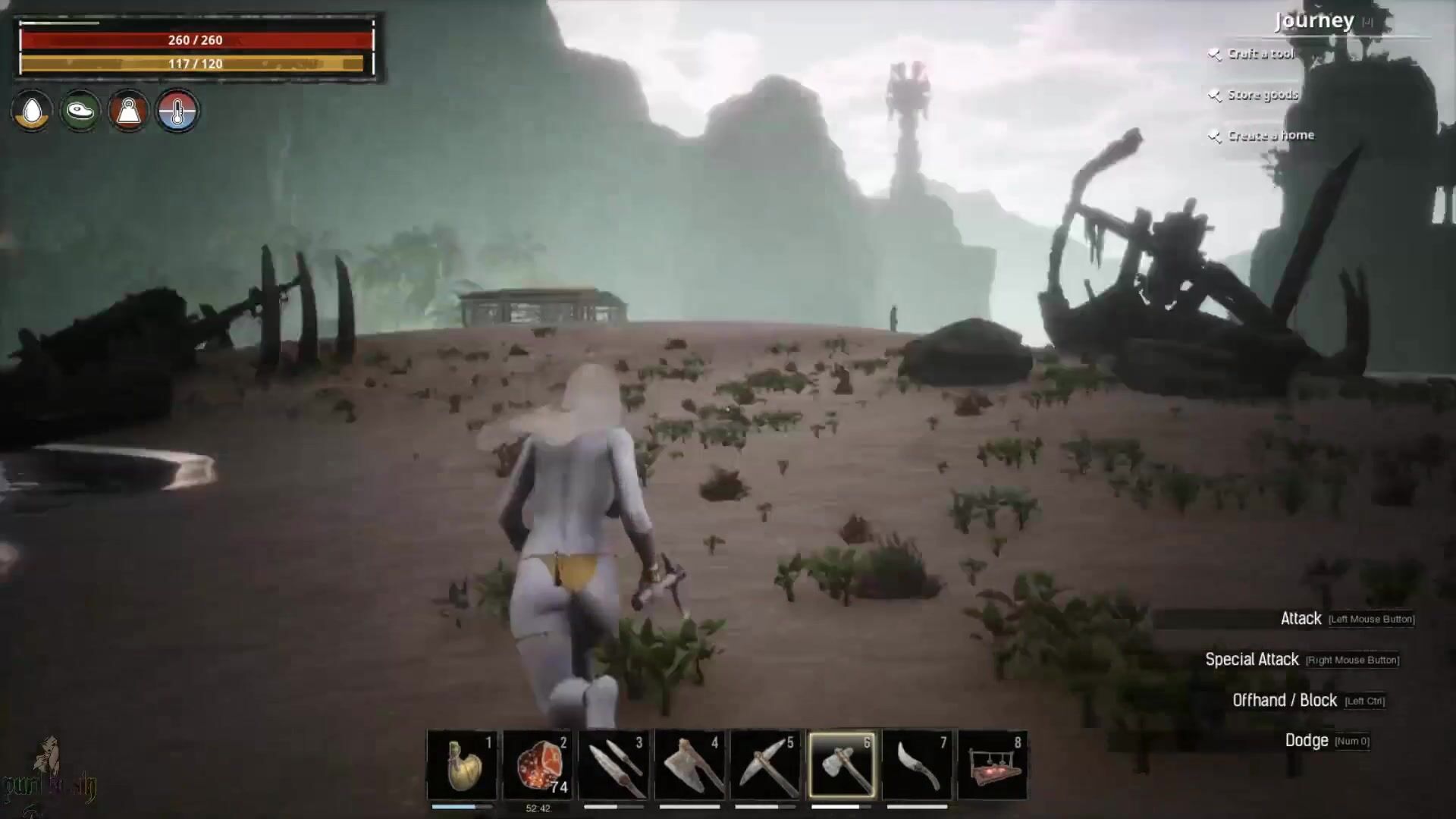This screenshot has width=1456, height=819.
Task: Click the highlighted stone hammer slot
Action: click(x=841, y=764)
